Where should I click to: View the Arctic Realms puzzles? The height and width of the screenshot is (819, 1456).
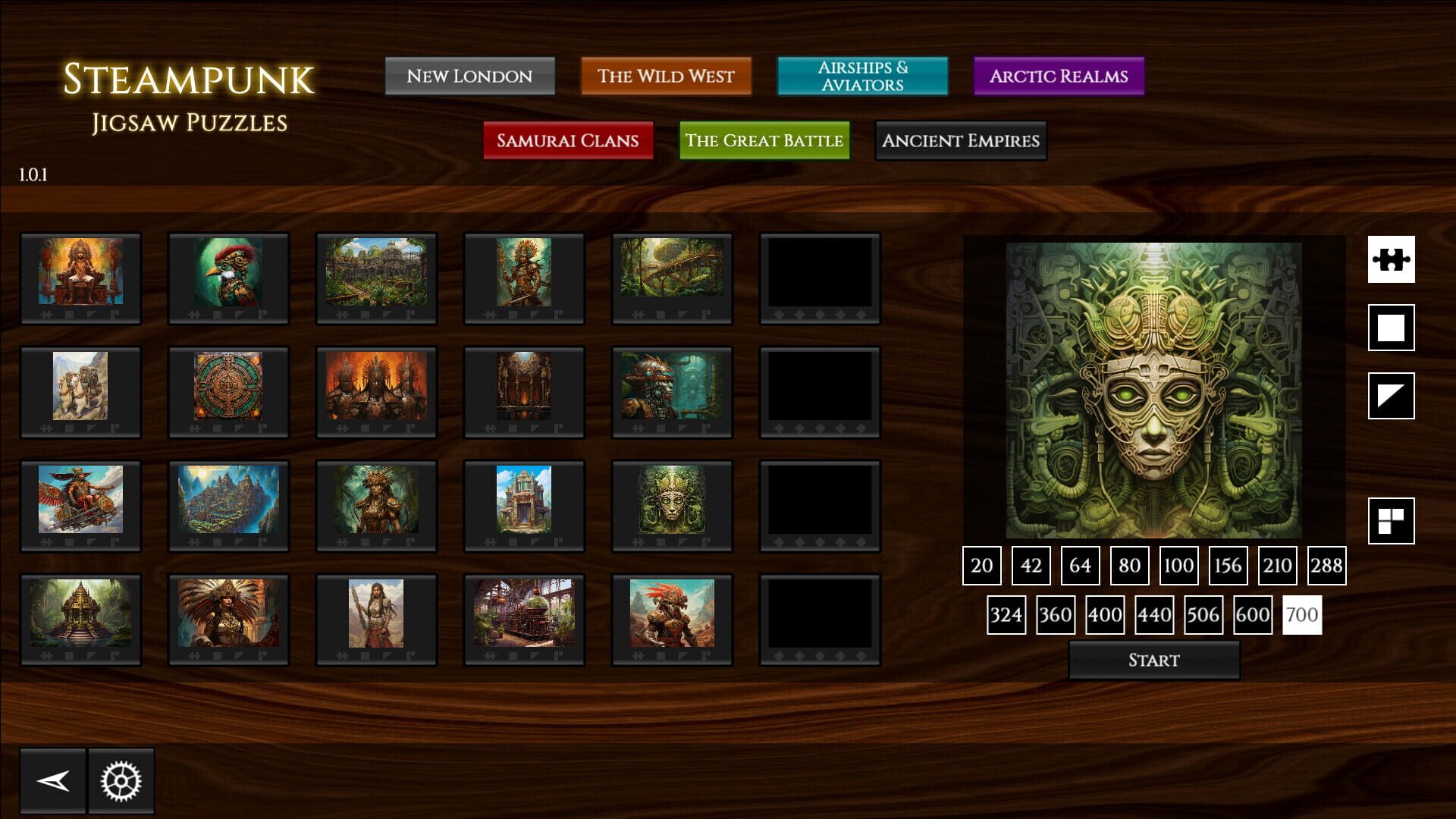click(x=1058, y=76)
